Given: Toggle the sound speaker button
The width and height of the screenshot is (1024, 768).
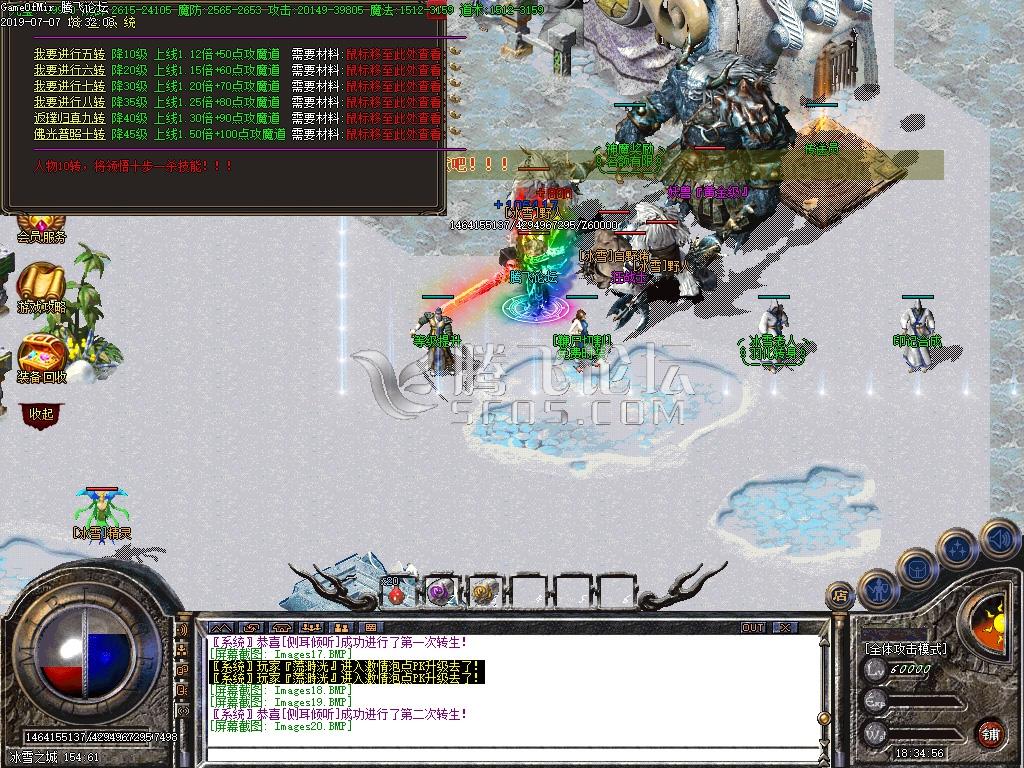Looking at the screenshot, I should click(998, 539).
